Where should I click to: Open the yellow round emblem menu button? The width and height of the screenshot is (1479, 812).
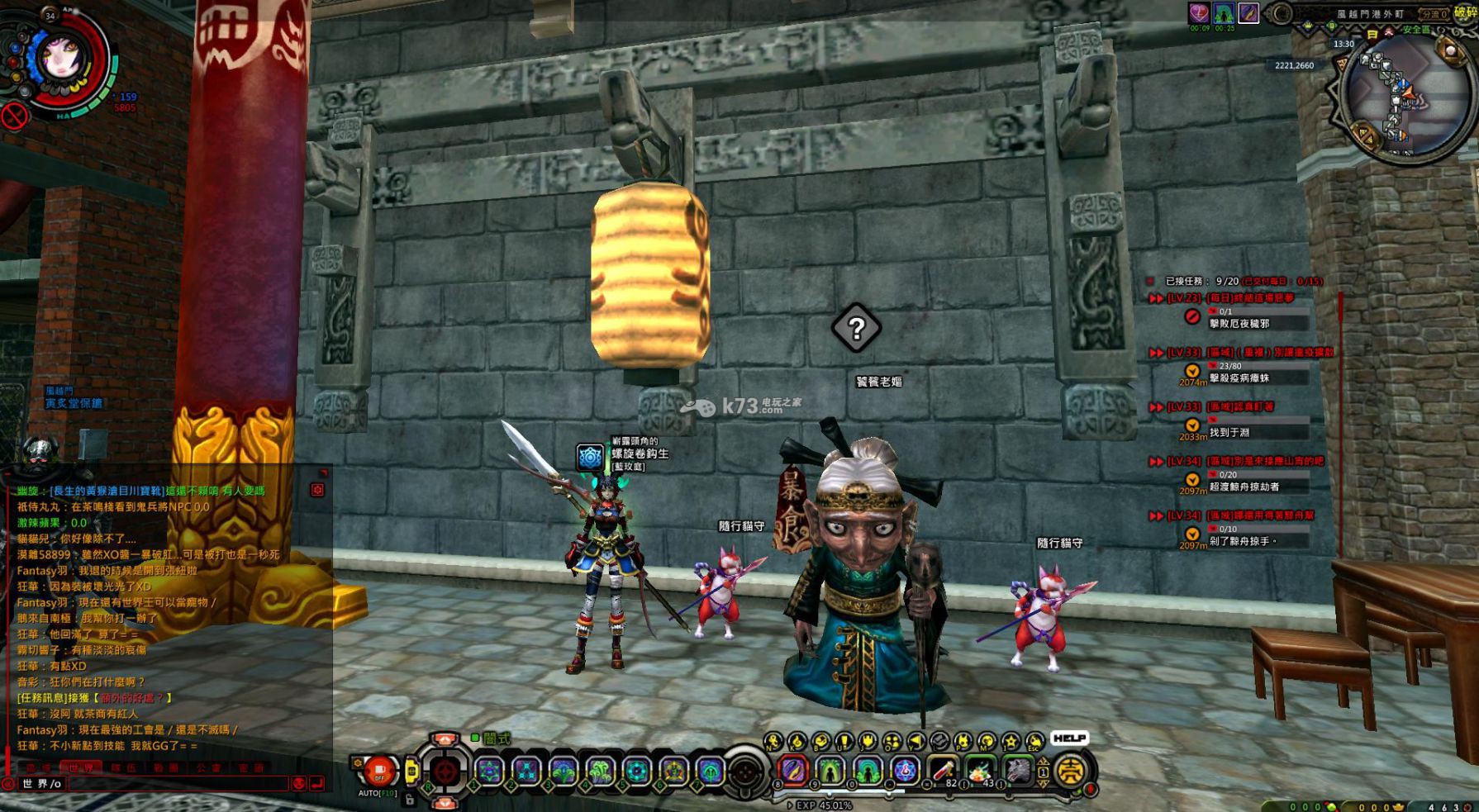click(x=1072, y=771)
